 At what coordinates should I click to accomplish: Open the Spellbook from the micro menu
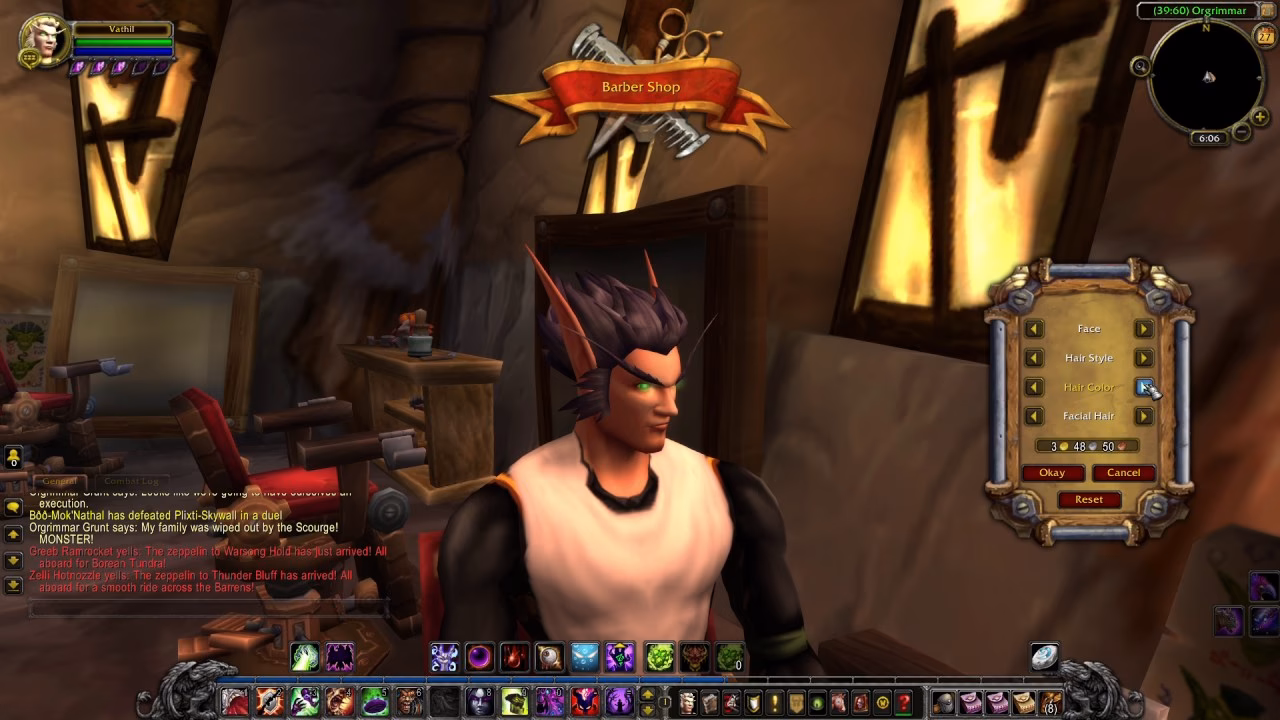click(711, 702)
